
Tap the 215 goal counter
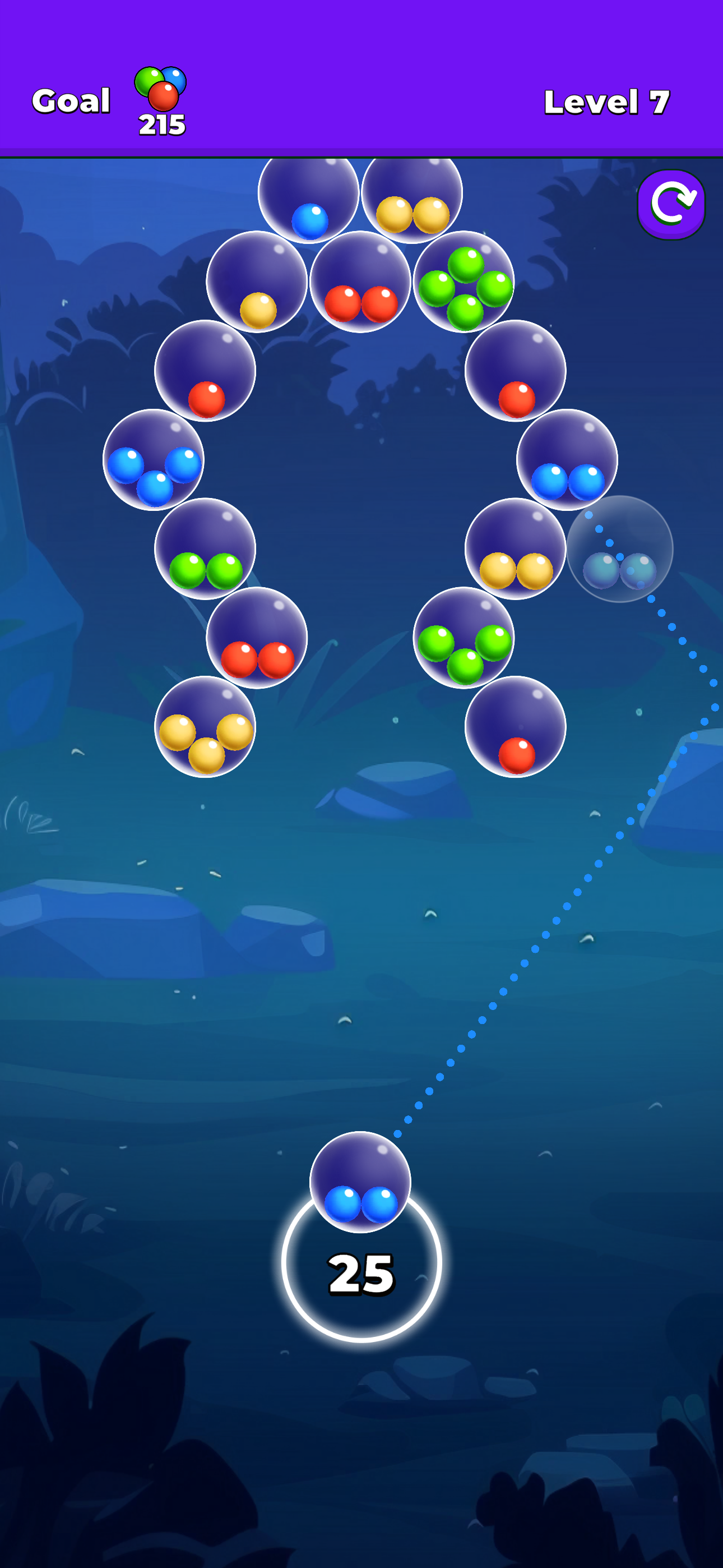pos(161,126)
